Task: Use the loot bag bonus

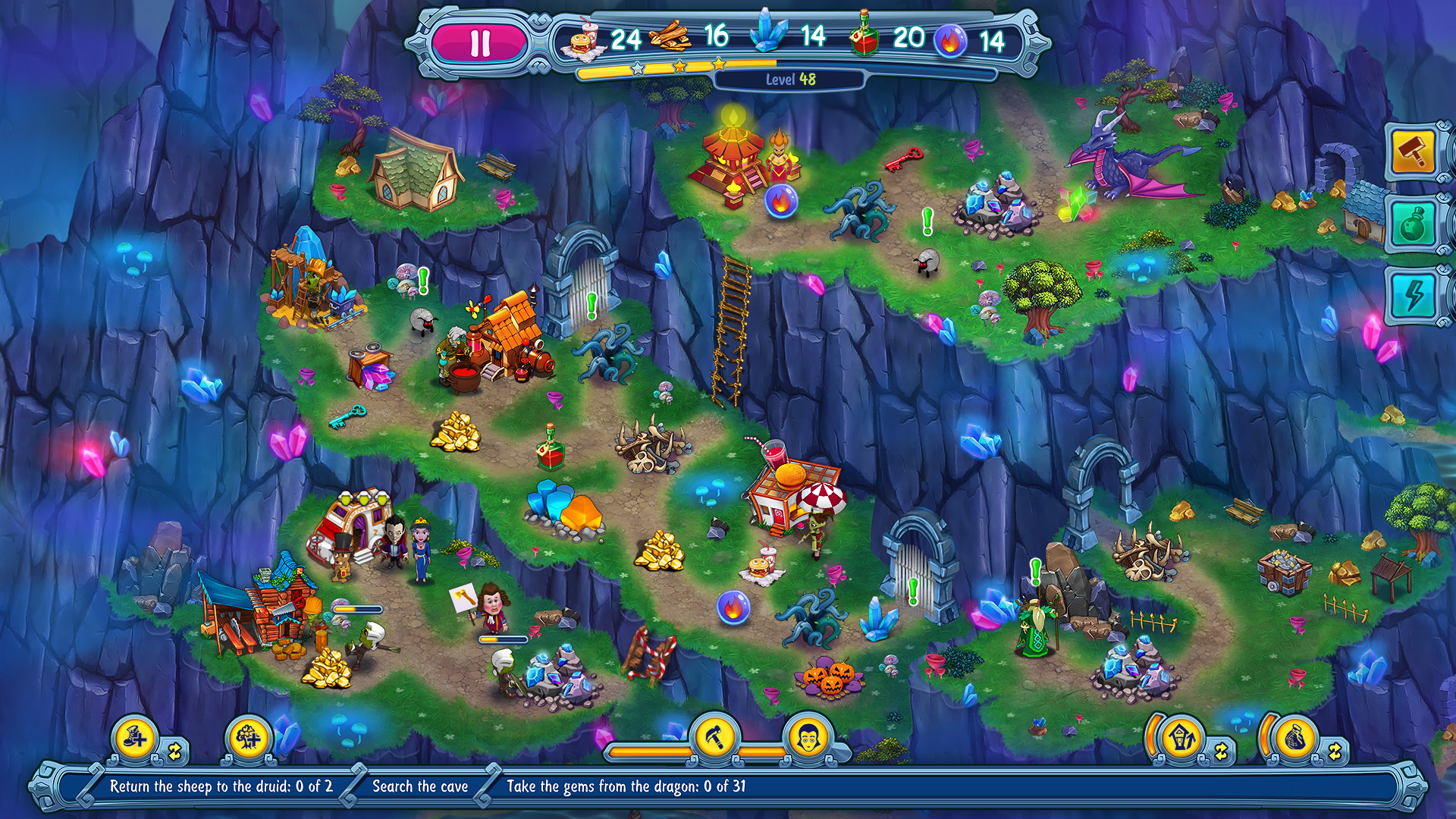Action: [1294, 737]
